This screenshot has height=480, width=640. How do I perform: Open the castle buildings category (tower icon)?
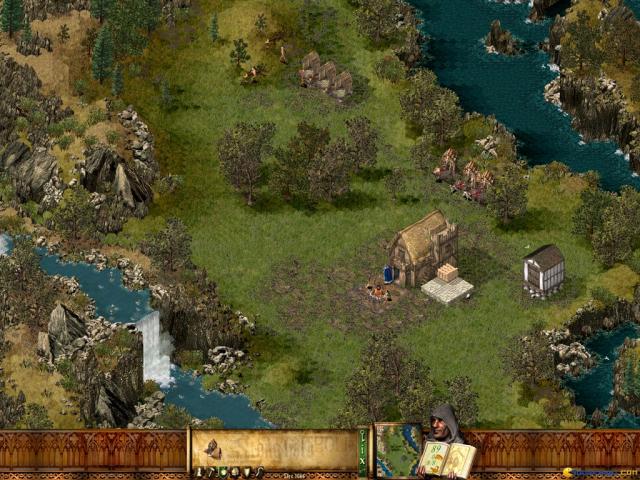199,472
